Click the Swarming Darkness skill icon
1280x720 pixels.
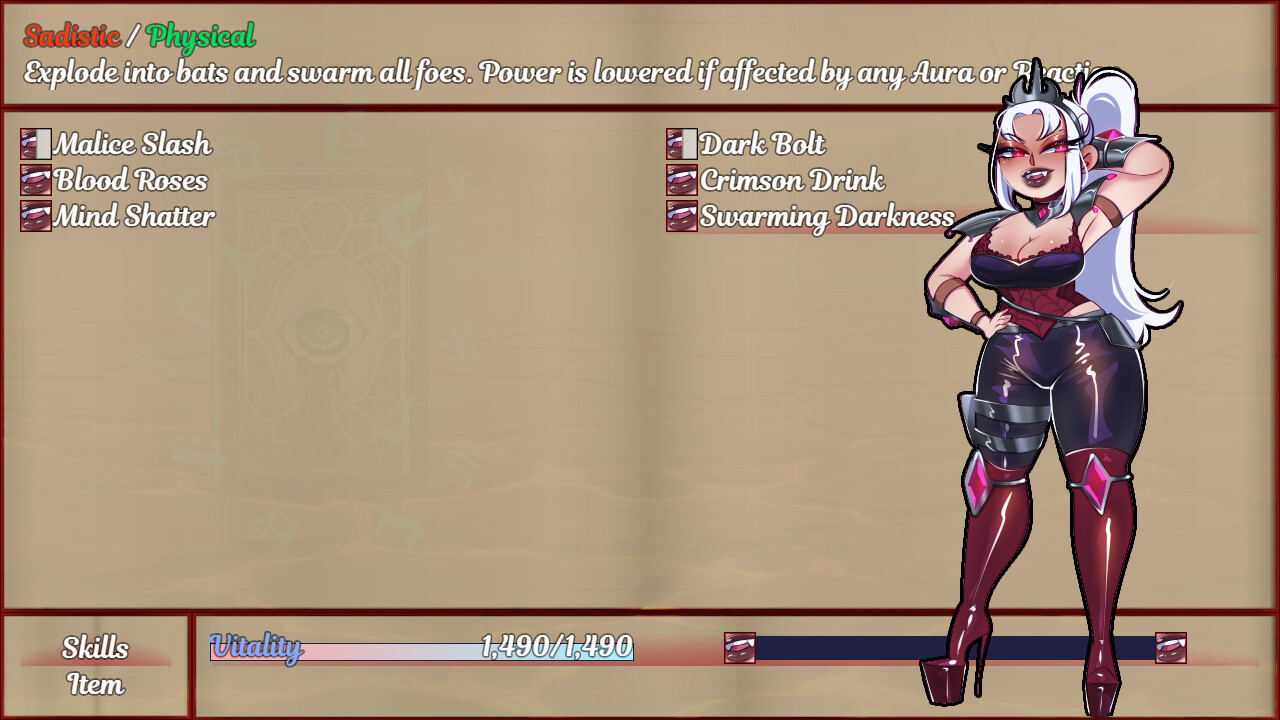tap(681, 217)
